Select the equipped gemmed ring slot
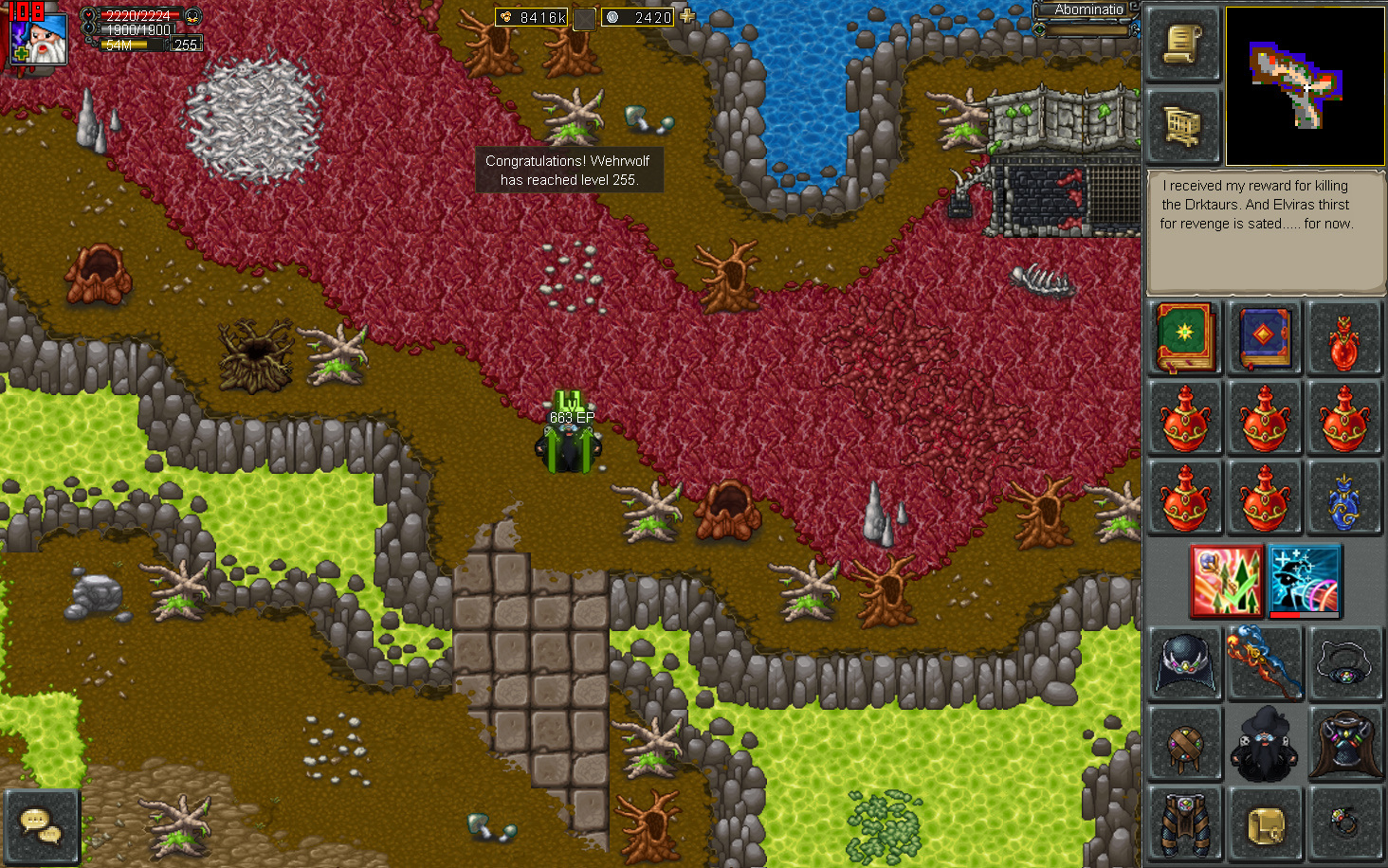 click(1344, 823)
